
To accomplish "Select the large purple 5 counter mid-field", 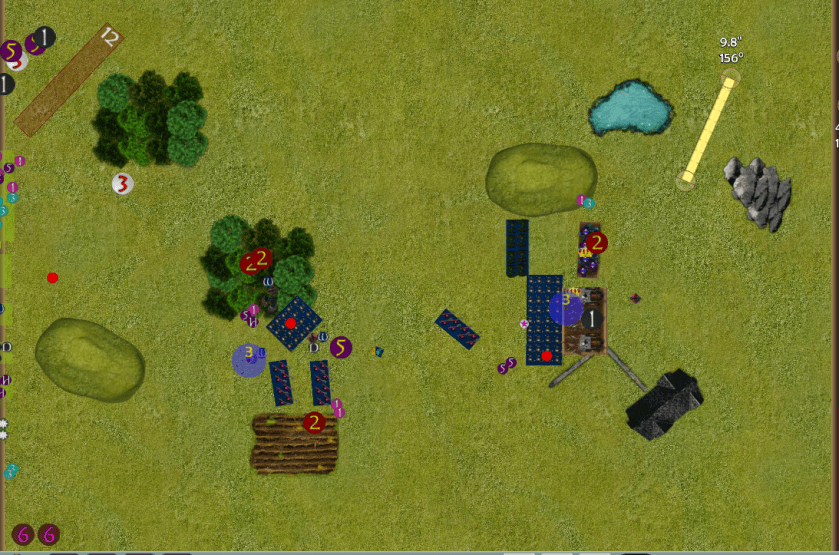I will tap(341, 347).
